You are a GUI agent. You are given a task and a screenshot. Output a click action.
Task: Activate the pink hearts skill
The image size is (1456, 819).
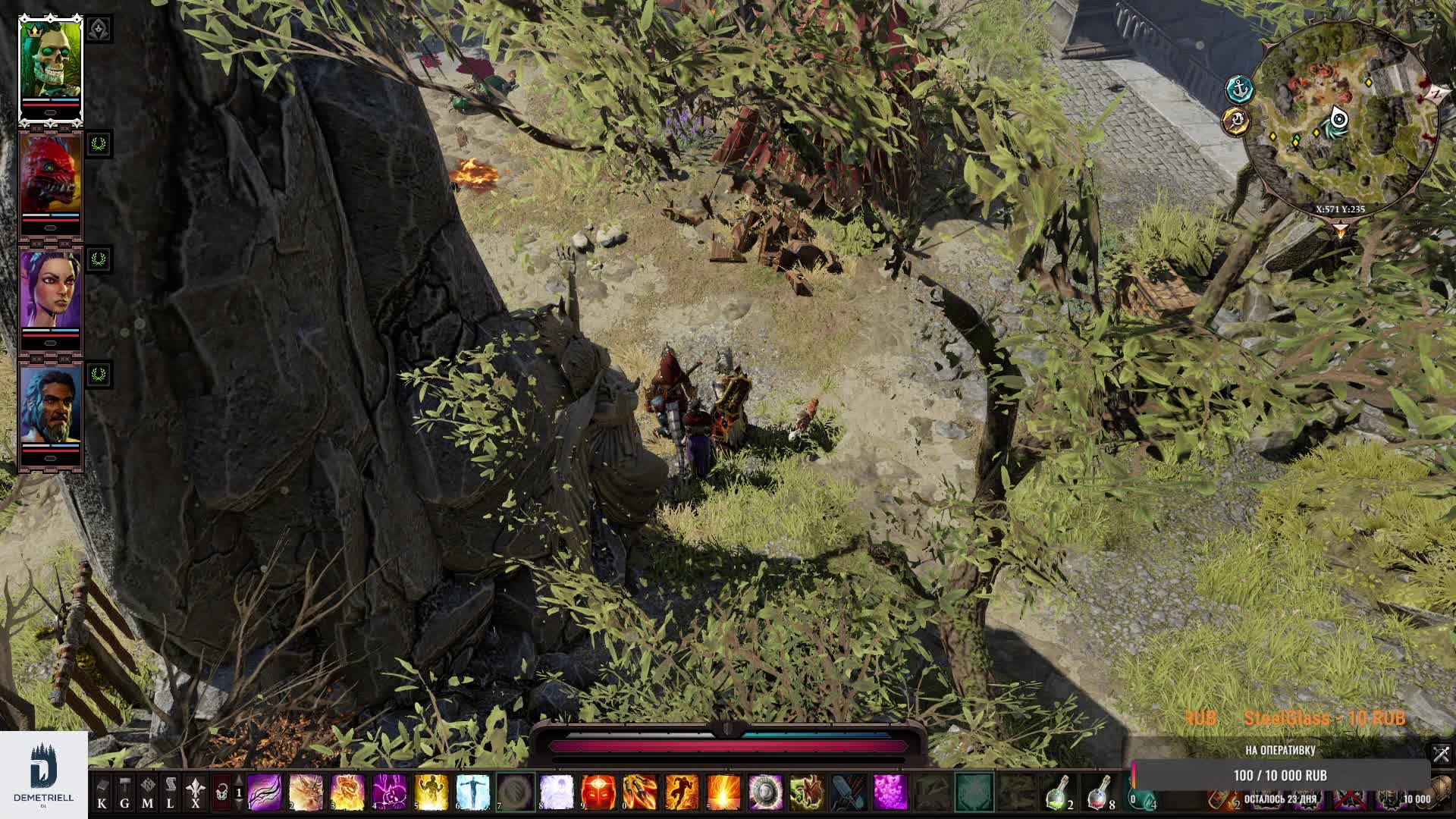tap(890, 792)
